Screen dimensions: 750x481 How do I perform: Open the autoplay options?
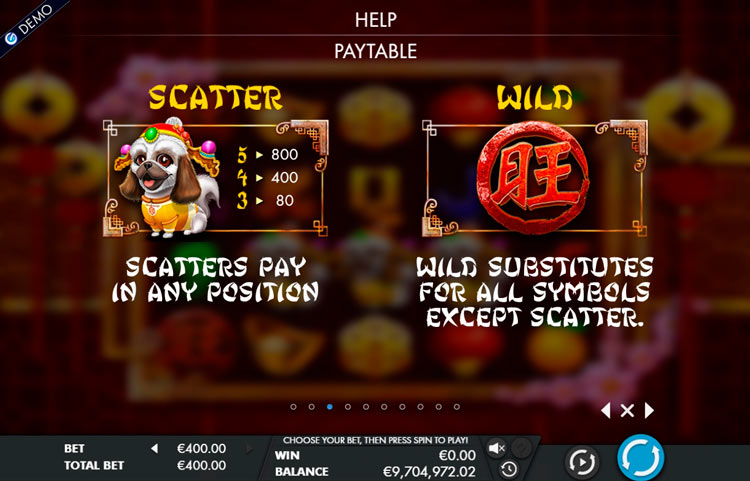click(581, 461)
